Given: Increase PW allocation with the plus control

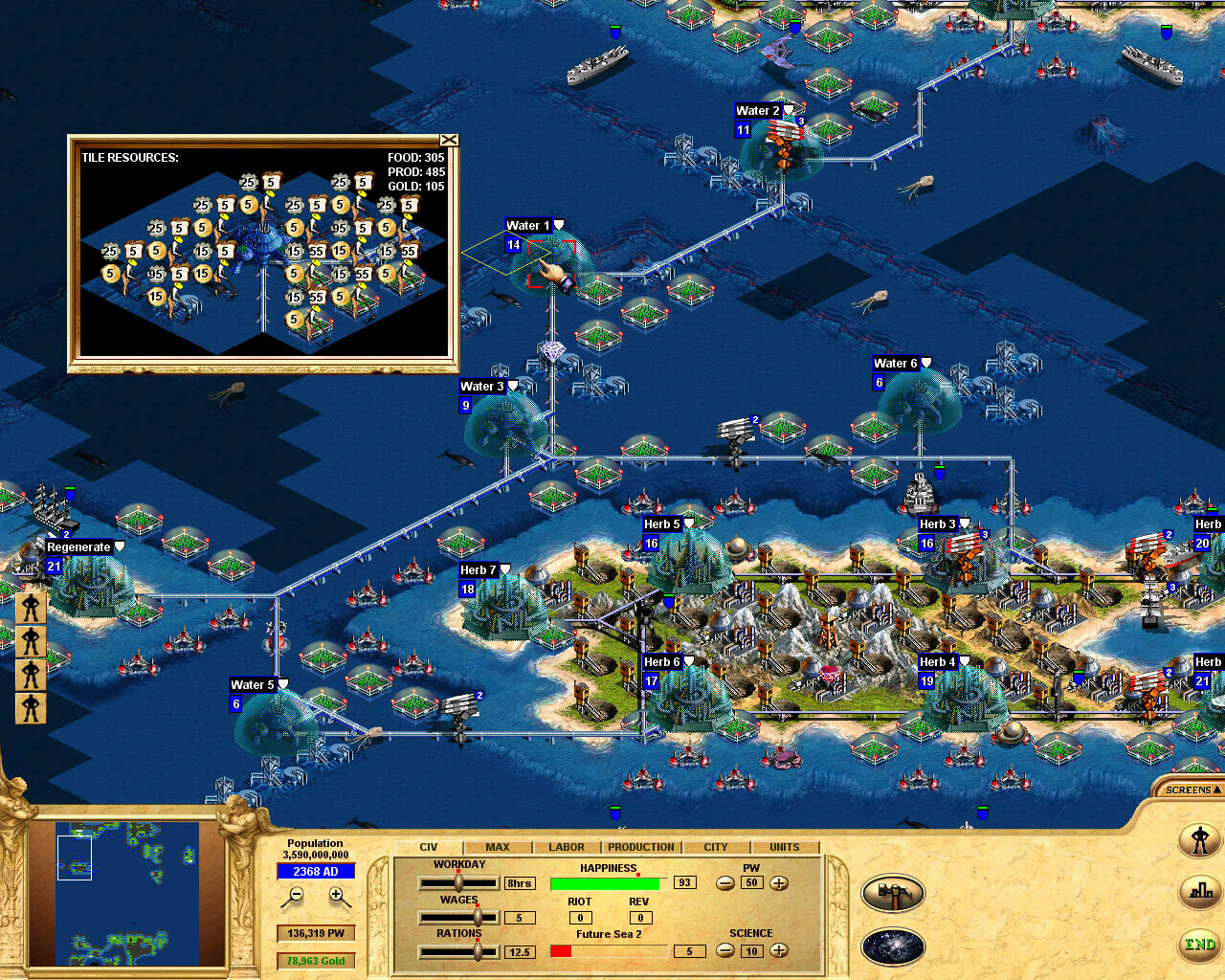Looking at the screenshot, I should pyautogui.click(x=779, y=883).
